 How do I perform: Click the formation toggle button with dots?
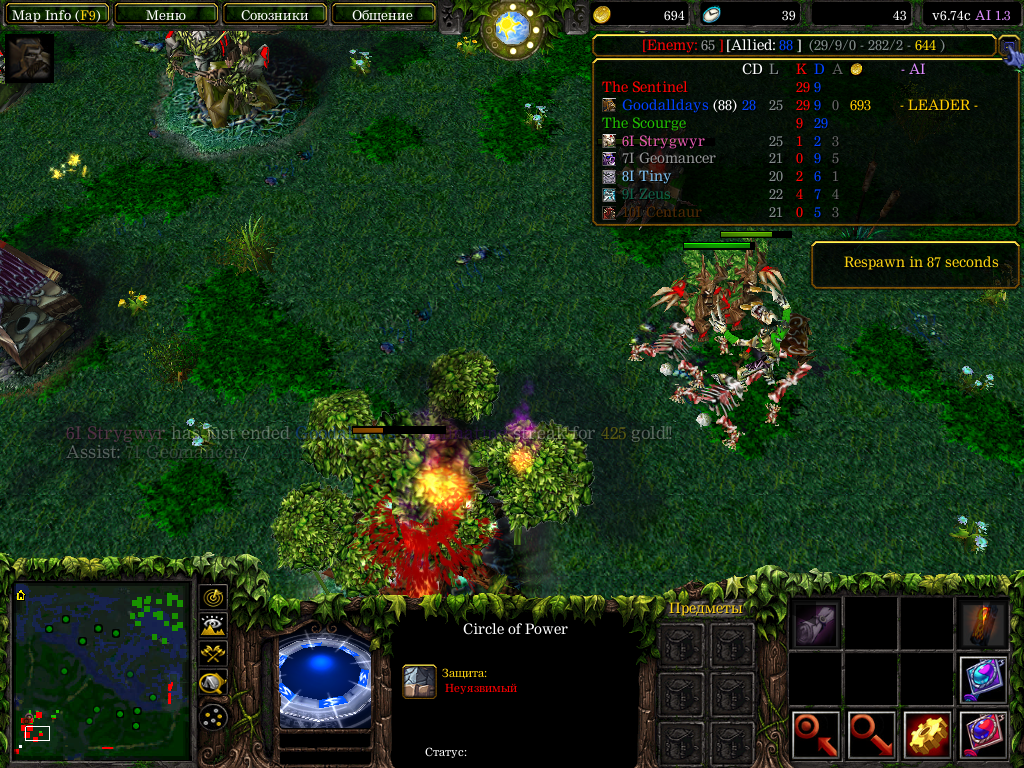213,716
